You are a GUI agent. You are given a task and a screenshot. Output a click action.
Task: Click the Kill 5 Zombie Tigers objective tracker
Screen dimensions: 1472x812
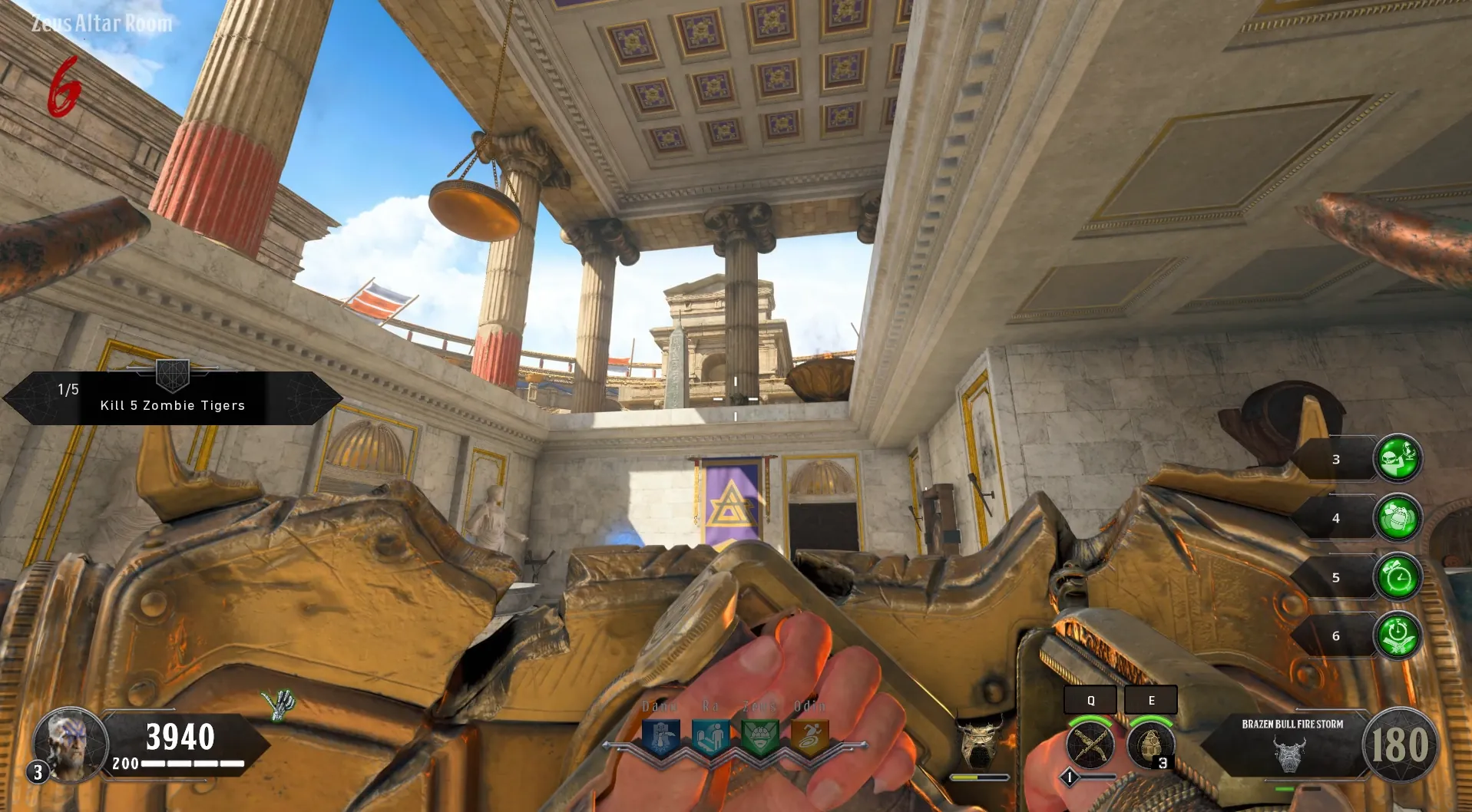click(173, 398)
